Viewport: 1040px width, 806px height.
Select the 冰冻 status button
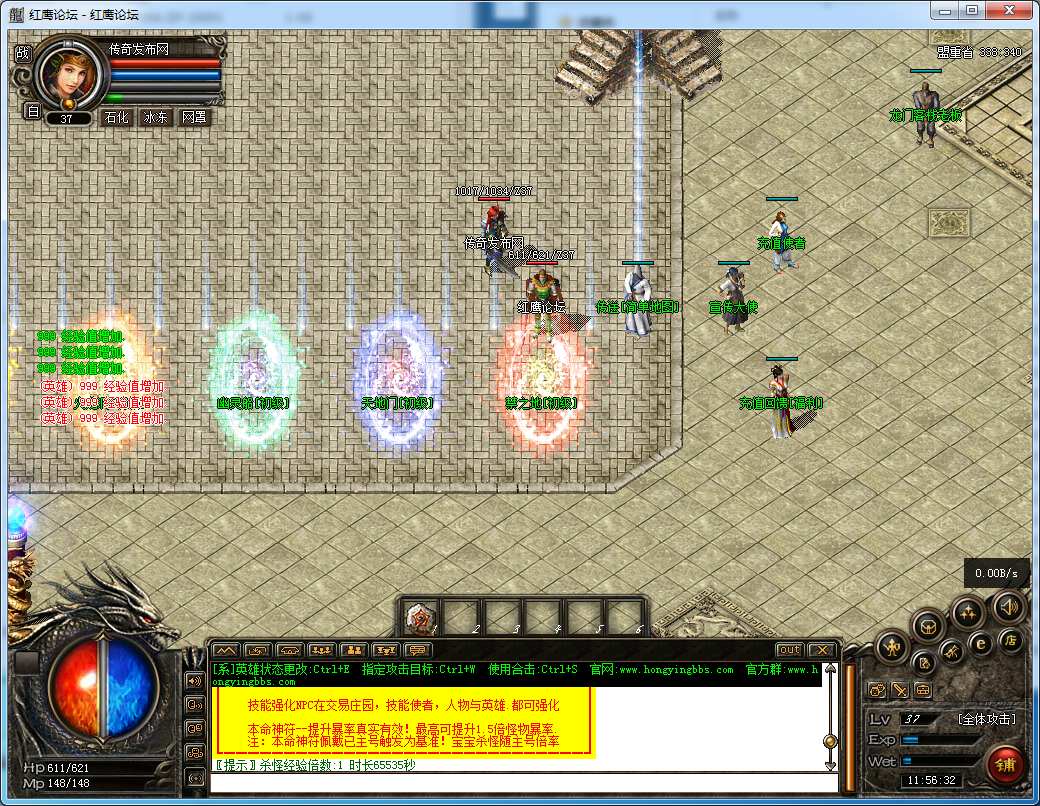(155, 117)
